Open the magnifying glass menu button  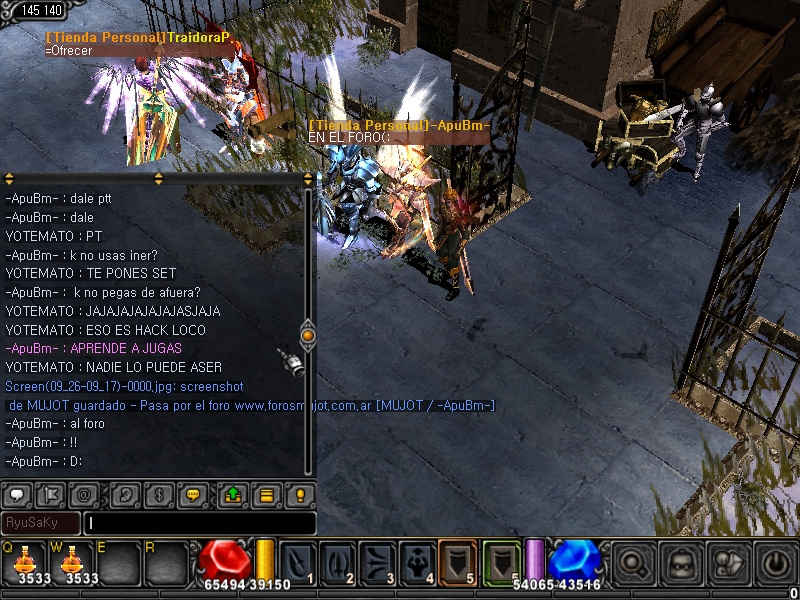(632, 562)
